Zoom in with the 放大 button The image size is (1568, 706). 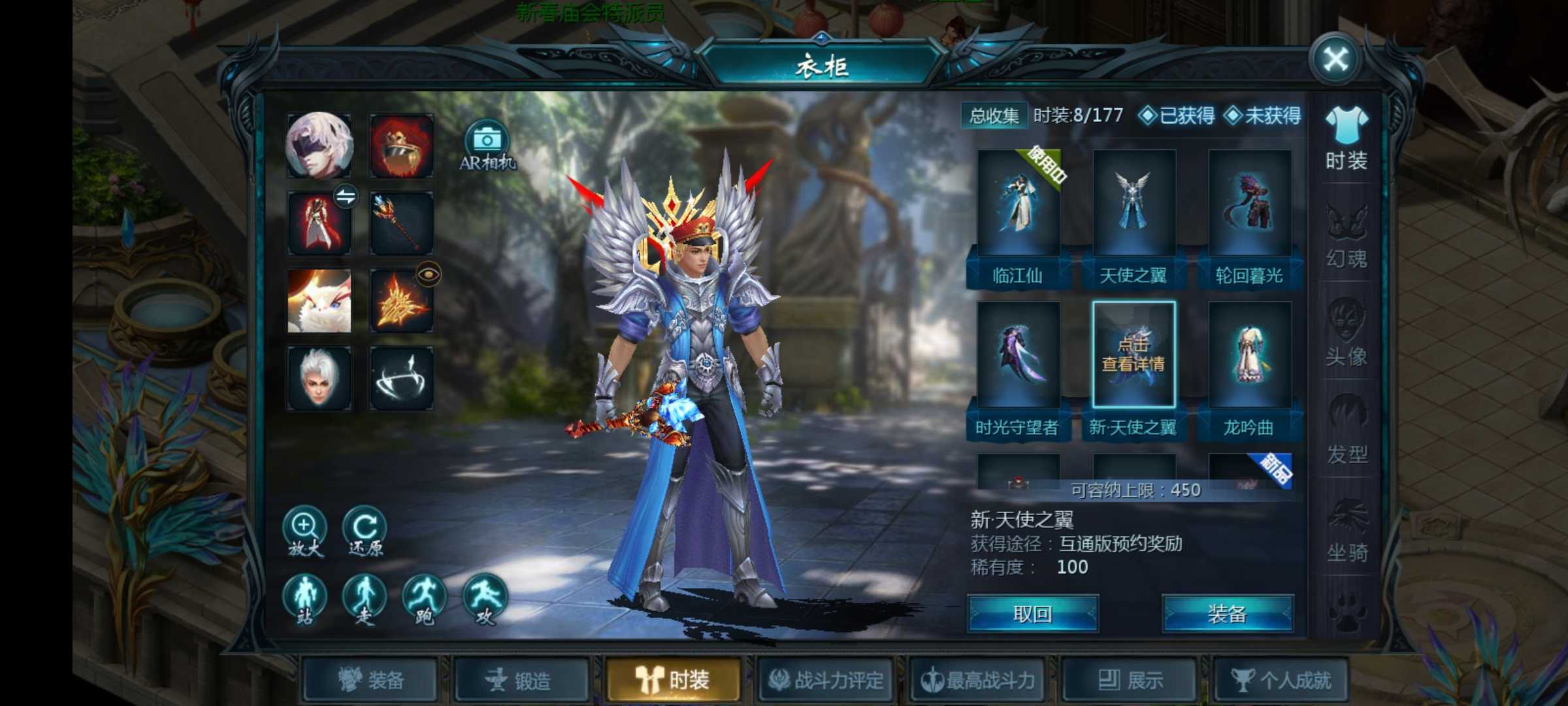click(304, 532)
